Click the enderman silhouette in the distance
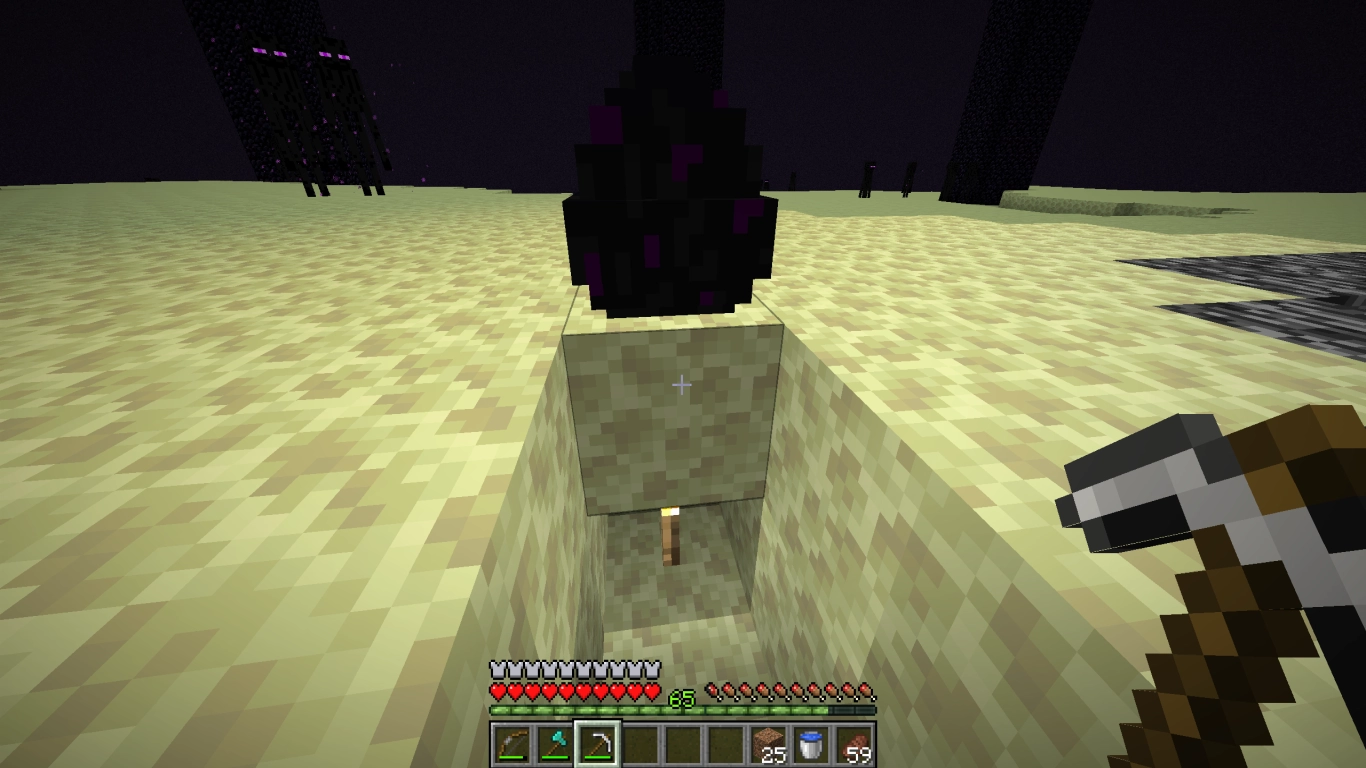1366x768 pixels. [x=866, y=176]
